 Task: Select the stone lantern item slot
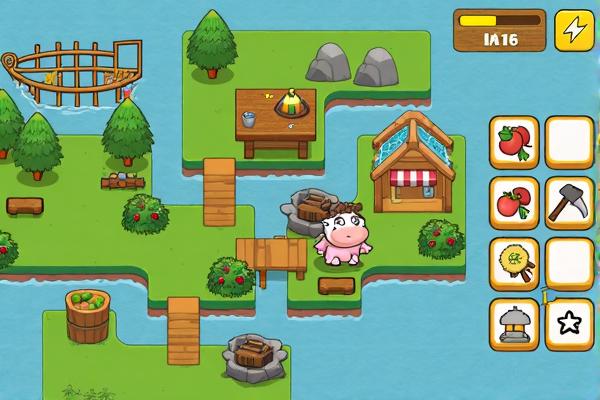tap(515, 324)
